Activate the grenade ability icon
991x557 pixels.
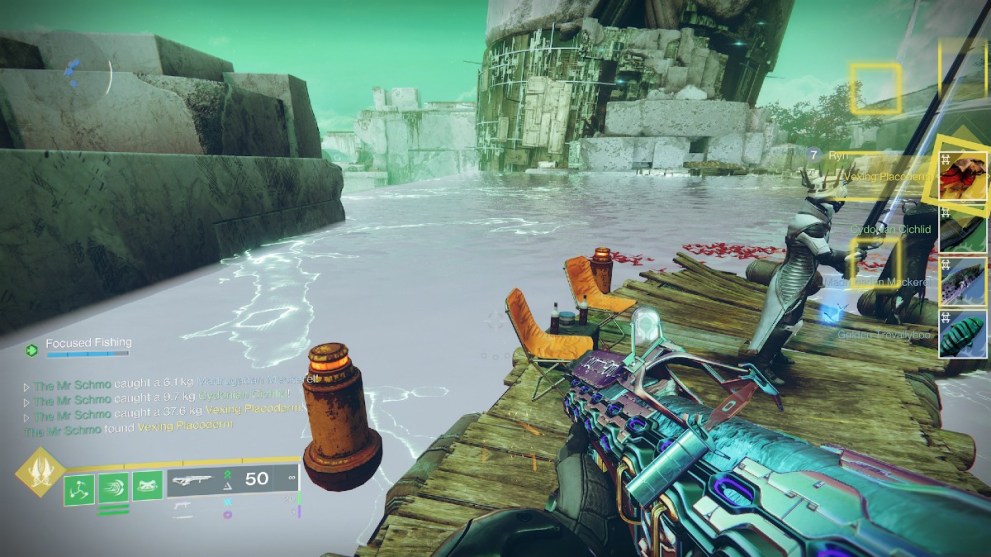(80, 487)
